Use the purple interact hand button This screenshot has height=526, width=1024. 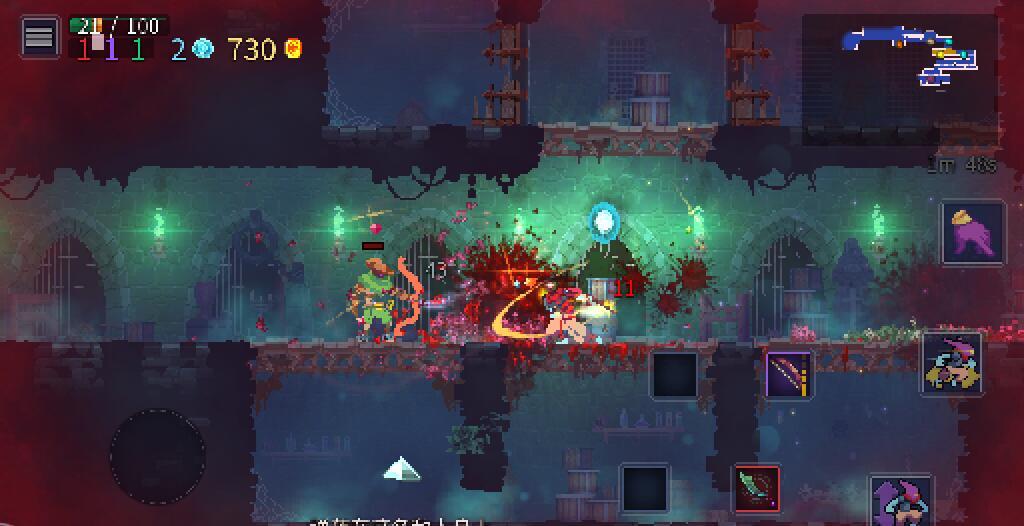(x=973, y=232)
